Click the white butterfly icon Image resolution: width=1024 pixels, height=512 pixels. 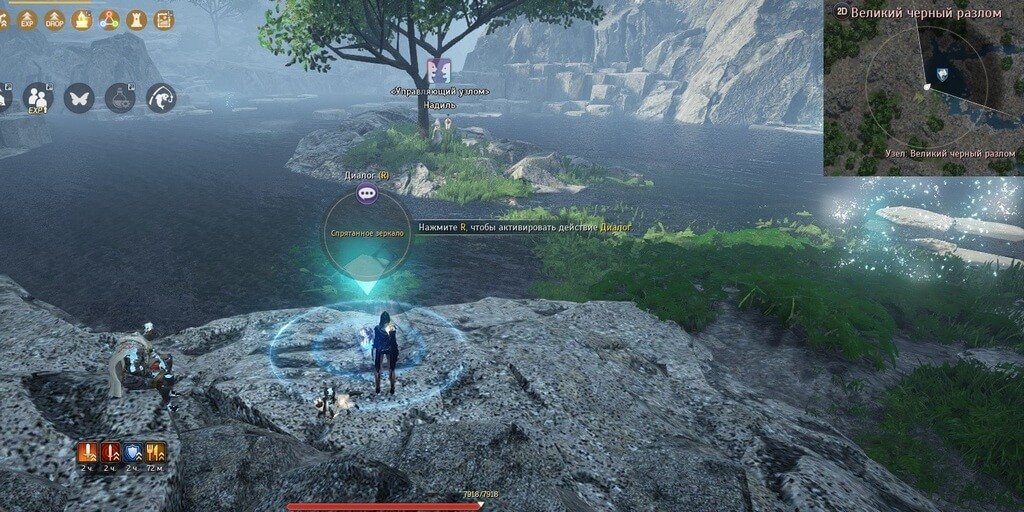pos(79,97)
